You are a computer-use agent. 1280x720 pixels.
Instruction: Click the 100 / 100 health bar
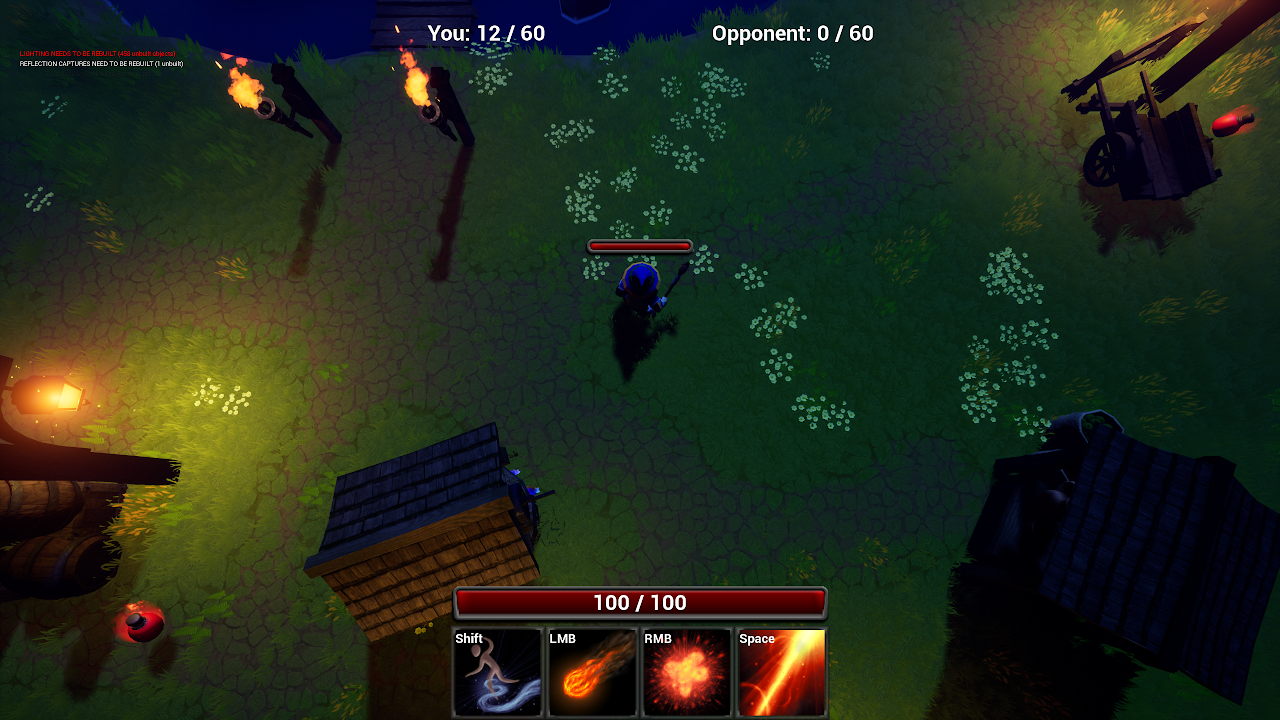pyautogui.click(x=641, y=602)
